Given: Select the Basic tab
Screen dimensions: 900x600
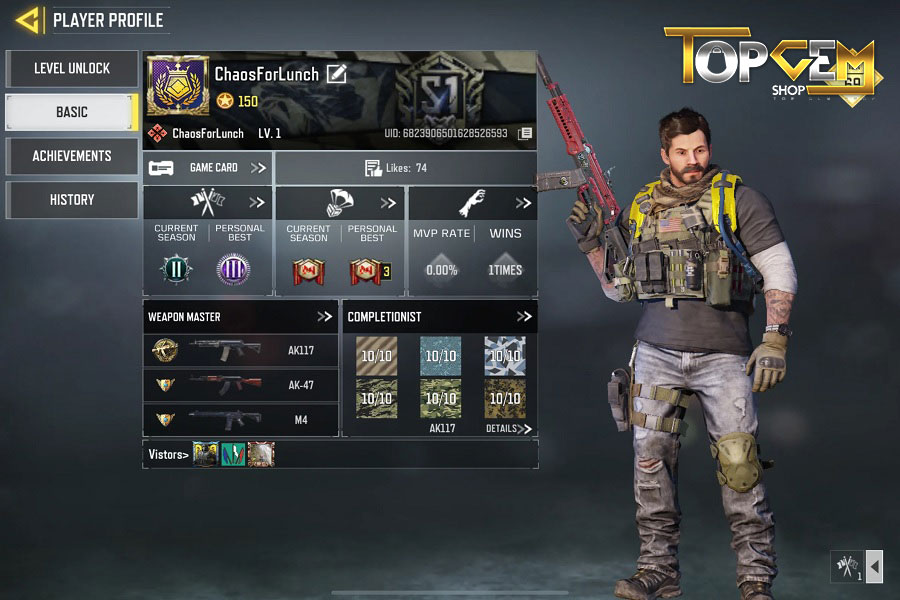Looking at the screenshot, I should [71, 113].
